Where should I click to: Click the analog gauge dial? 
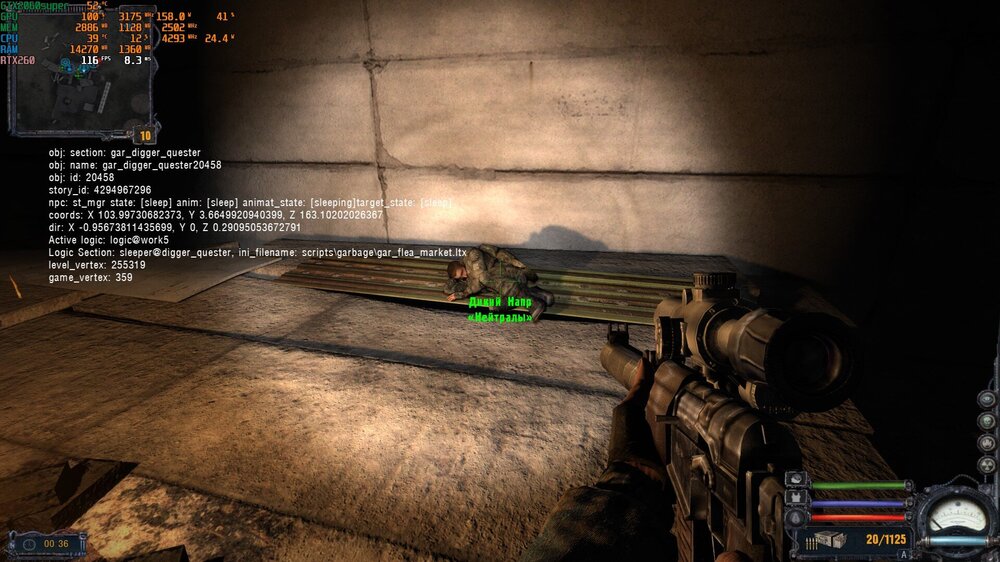tap(956, 512)
